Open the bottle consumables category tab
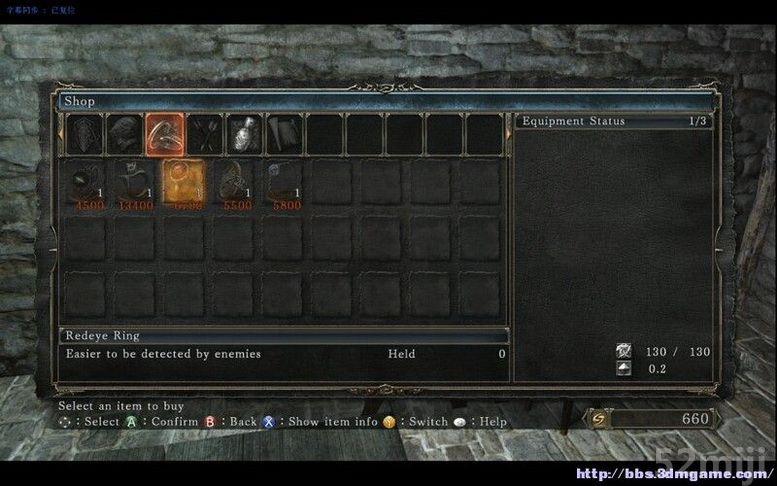Image resolution: width=777 pixels, height=486 pixels. (245, 133)
